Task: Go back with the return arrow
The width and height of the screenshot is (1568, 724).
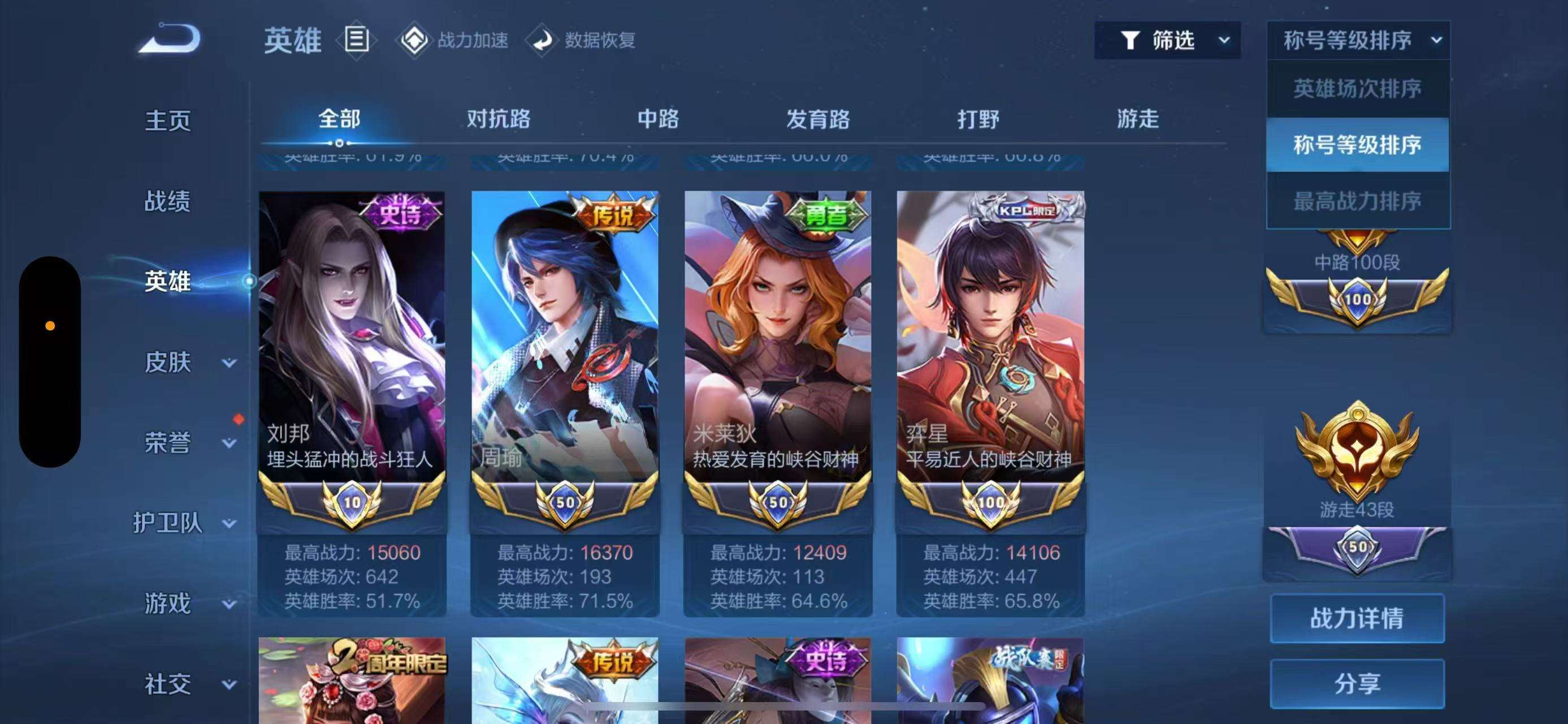Action: tap(169, 40)
